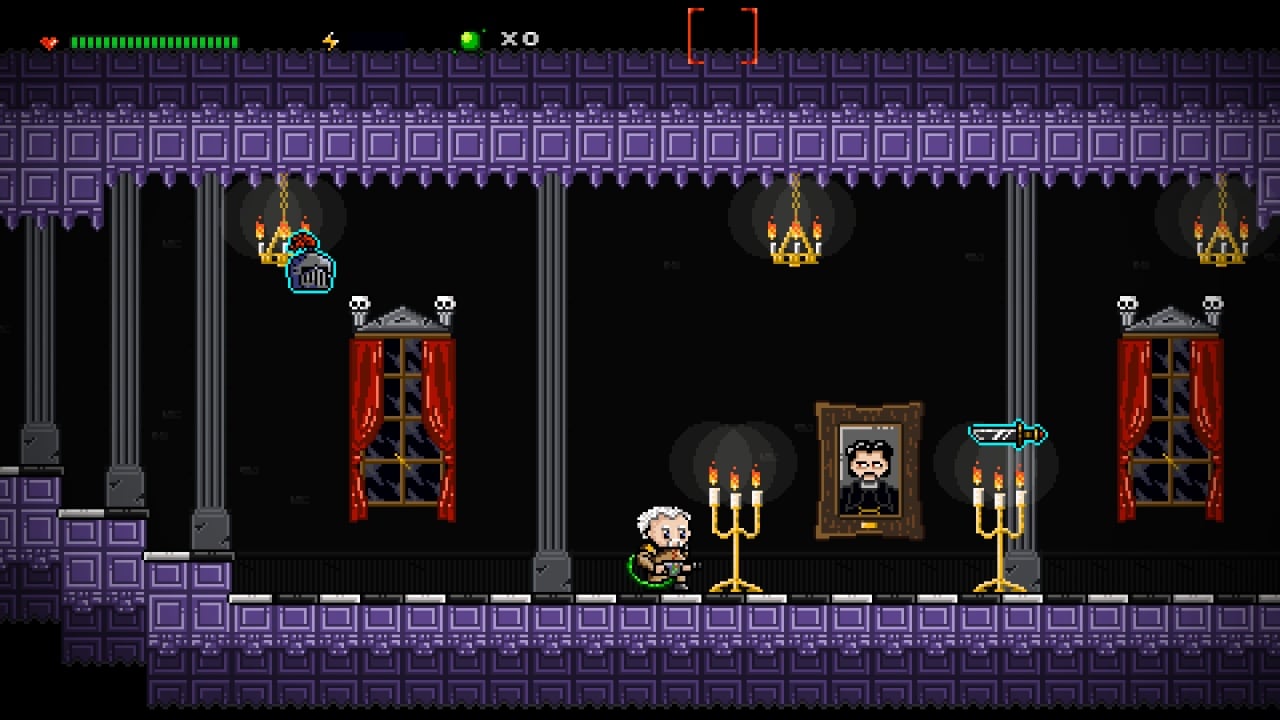
Task: Select the empty red-bracket item slot
Action: coord(722,37)
